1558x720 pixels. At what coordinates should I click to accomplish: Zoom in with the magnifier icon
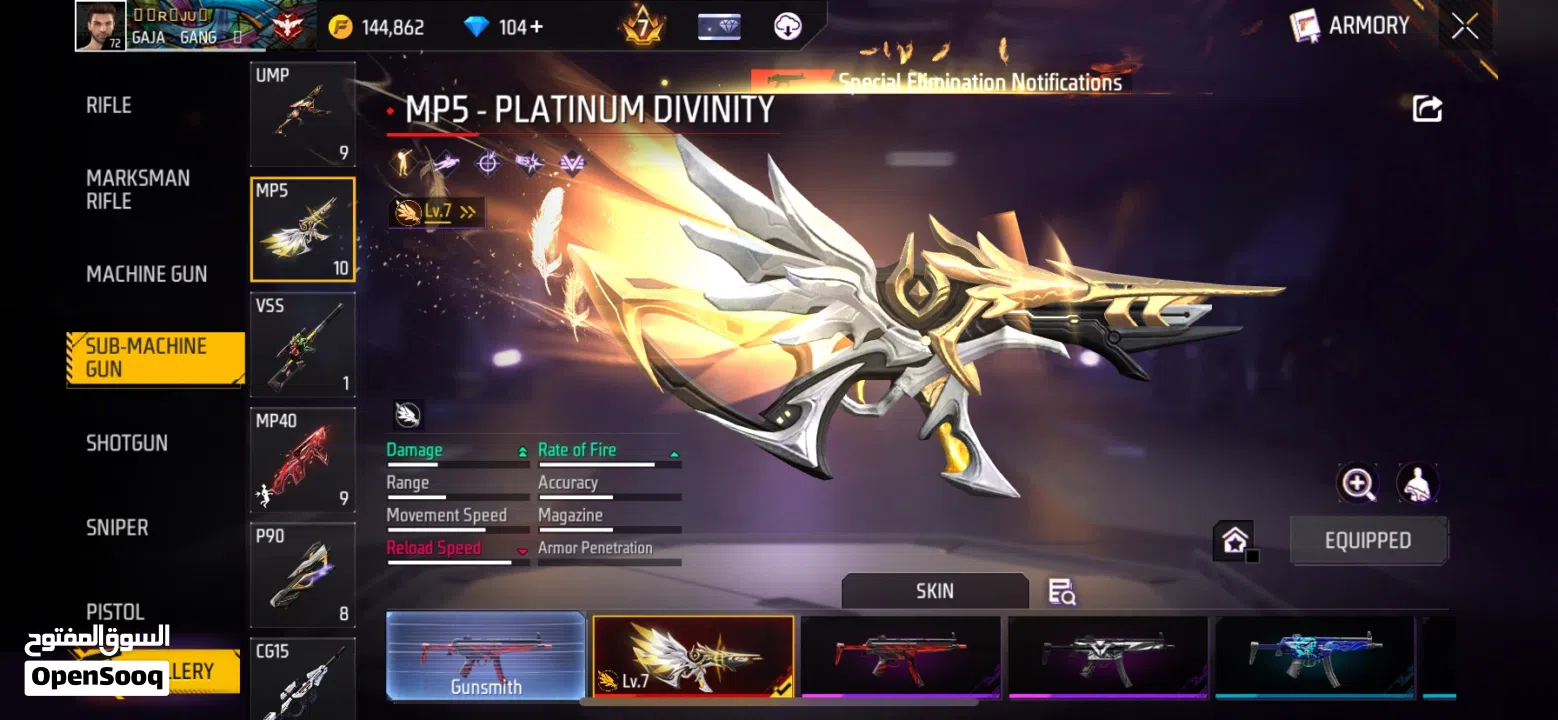click(1357, 484)
